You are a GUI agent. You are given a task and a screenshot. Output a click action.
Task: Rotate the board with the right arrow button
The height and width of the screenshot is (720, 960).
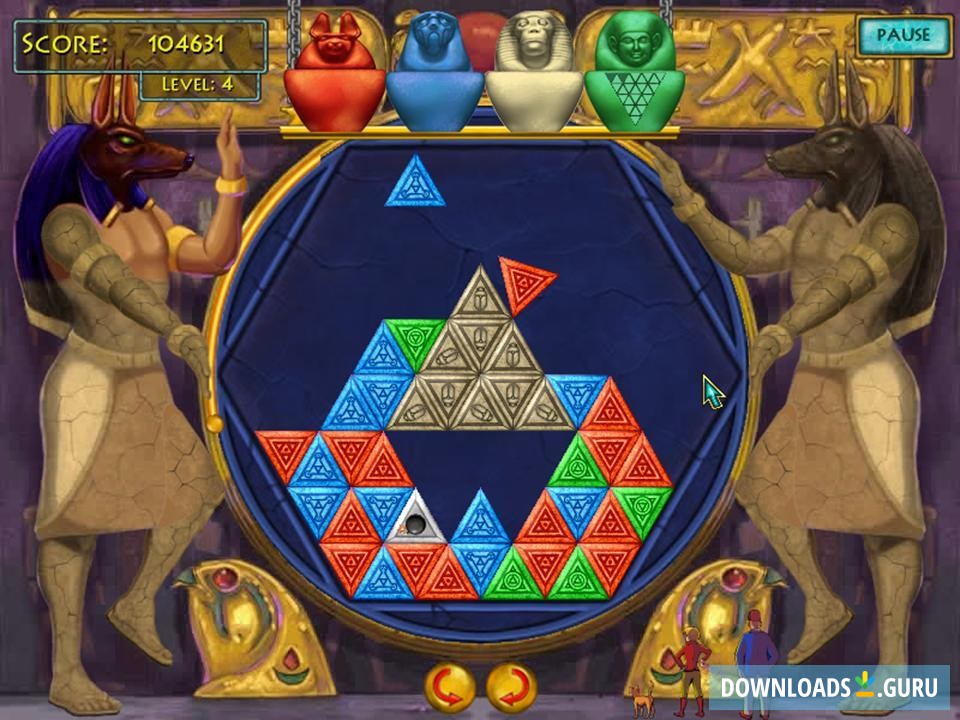tap(511, 687)
